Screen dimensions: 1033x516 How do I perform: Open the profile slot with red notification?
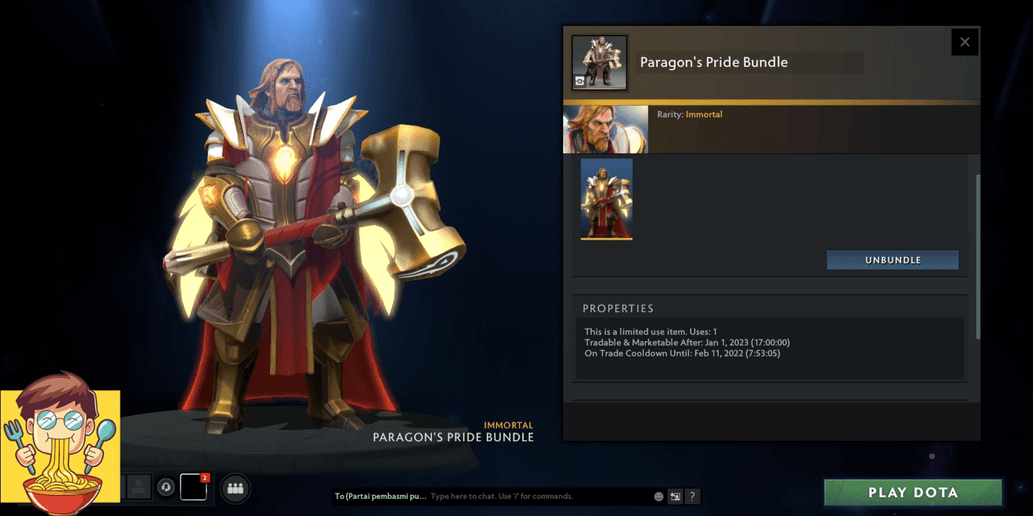(194, 487)
